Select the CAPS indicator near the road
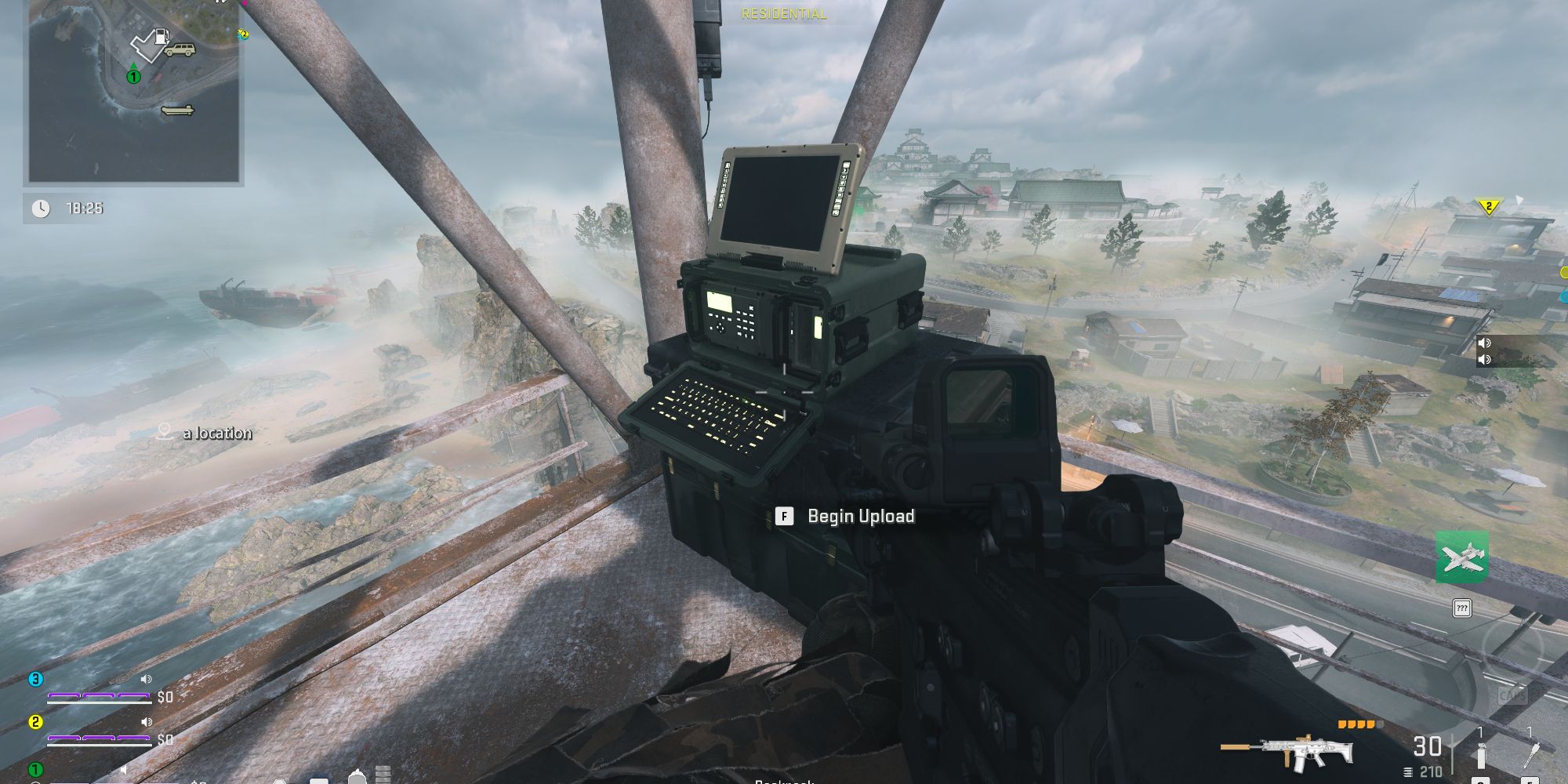Viewport: 1568px width, 784px height. point(1513,694)
